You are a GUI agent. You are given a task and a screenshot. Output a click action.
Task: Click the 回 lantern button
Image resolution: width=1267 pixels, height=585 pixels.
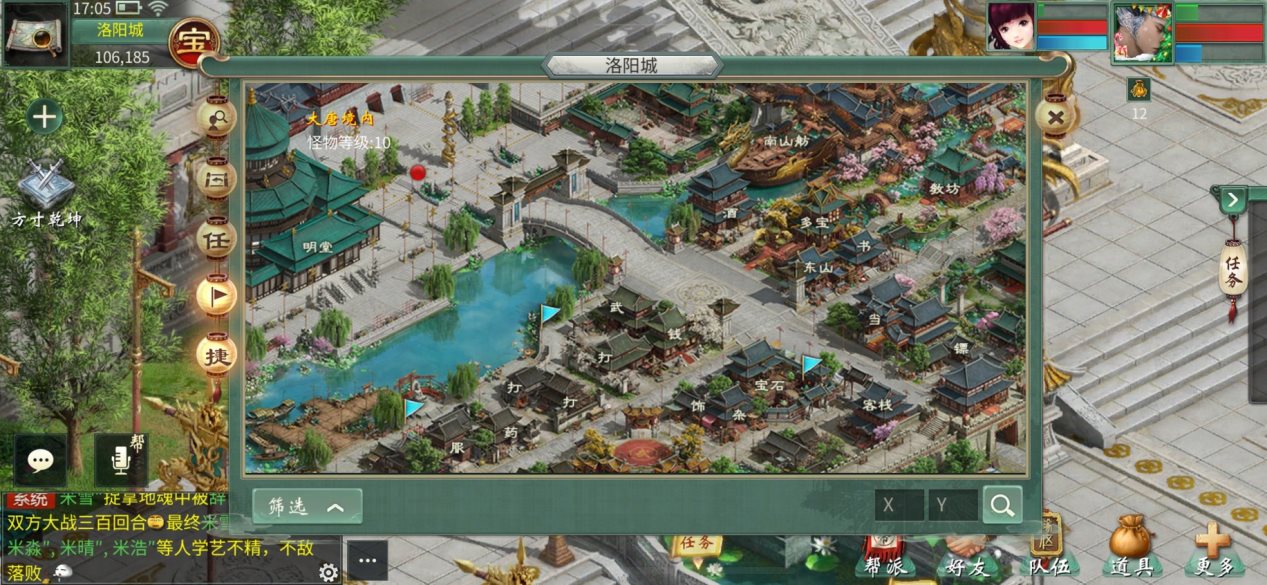[x=216, y=180]
